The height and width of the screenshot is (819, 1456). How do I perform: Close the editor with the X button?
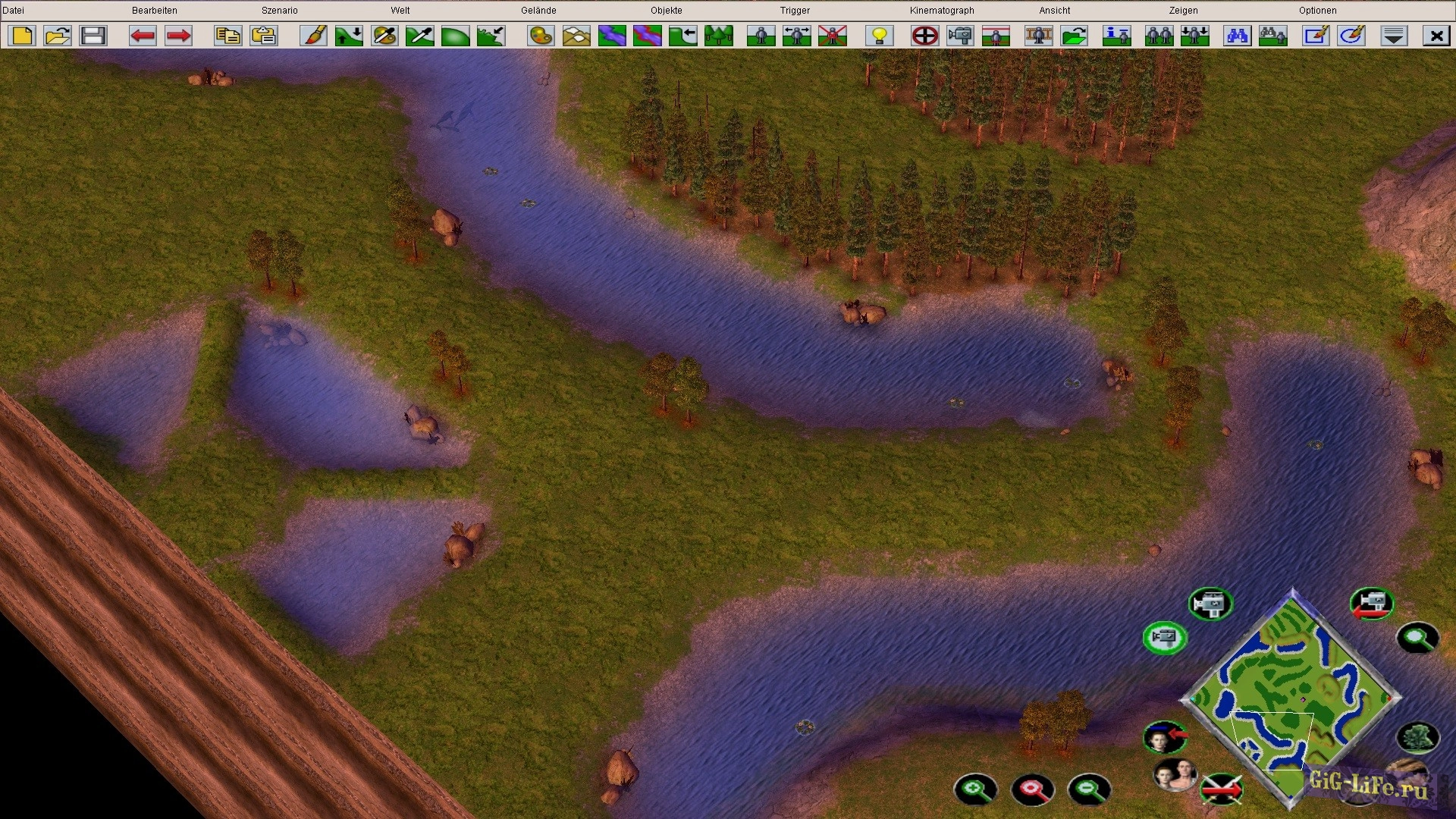[x=1436, y=36]
